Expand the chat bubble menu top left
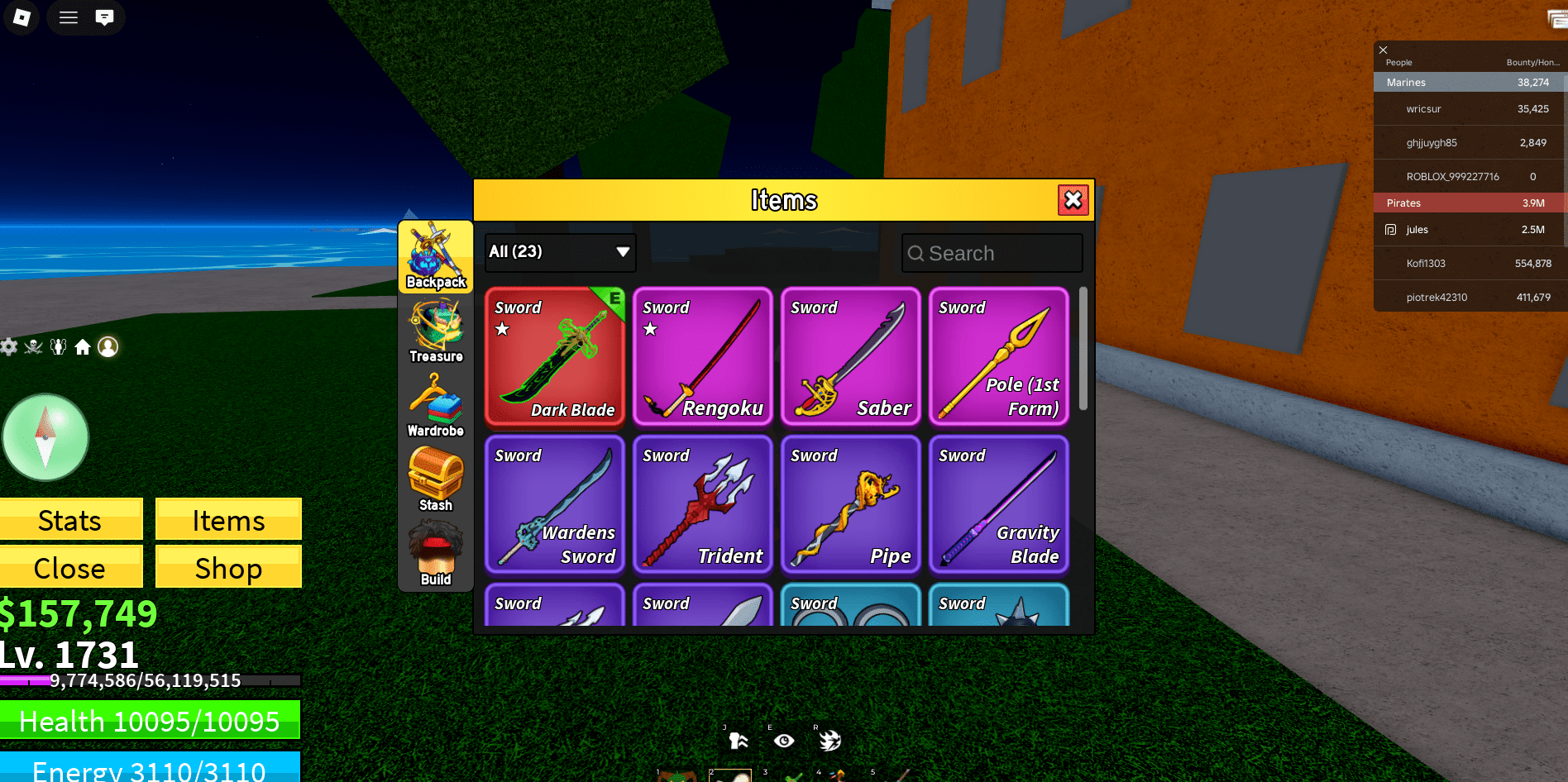Viewport: 1568px width, 782px height. coord(104,17)
